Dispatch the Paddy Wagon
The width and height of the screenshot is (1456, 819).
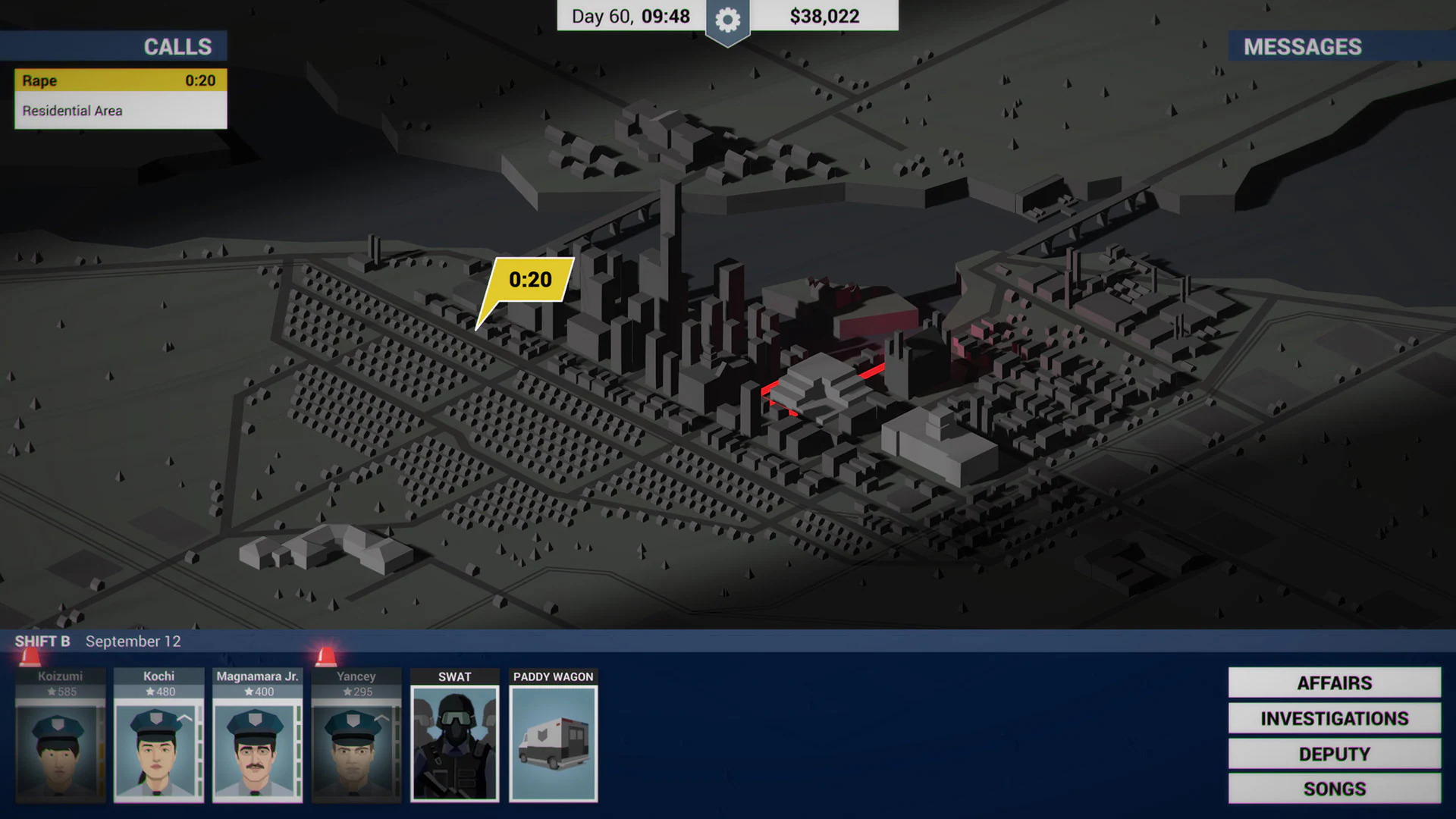coord(553,739)
